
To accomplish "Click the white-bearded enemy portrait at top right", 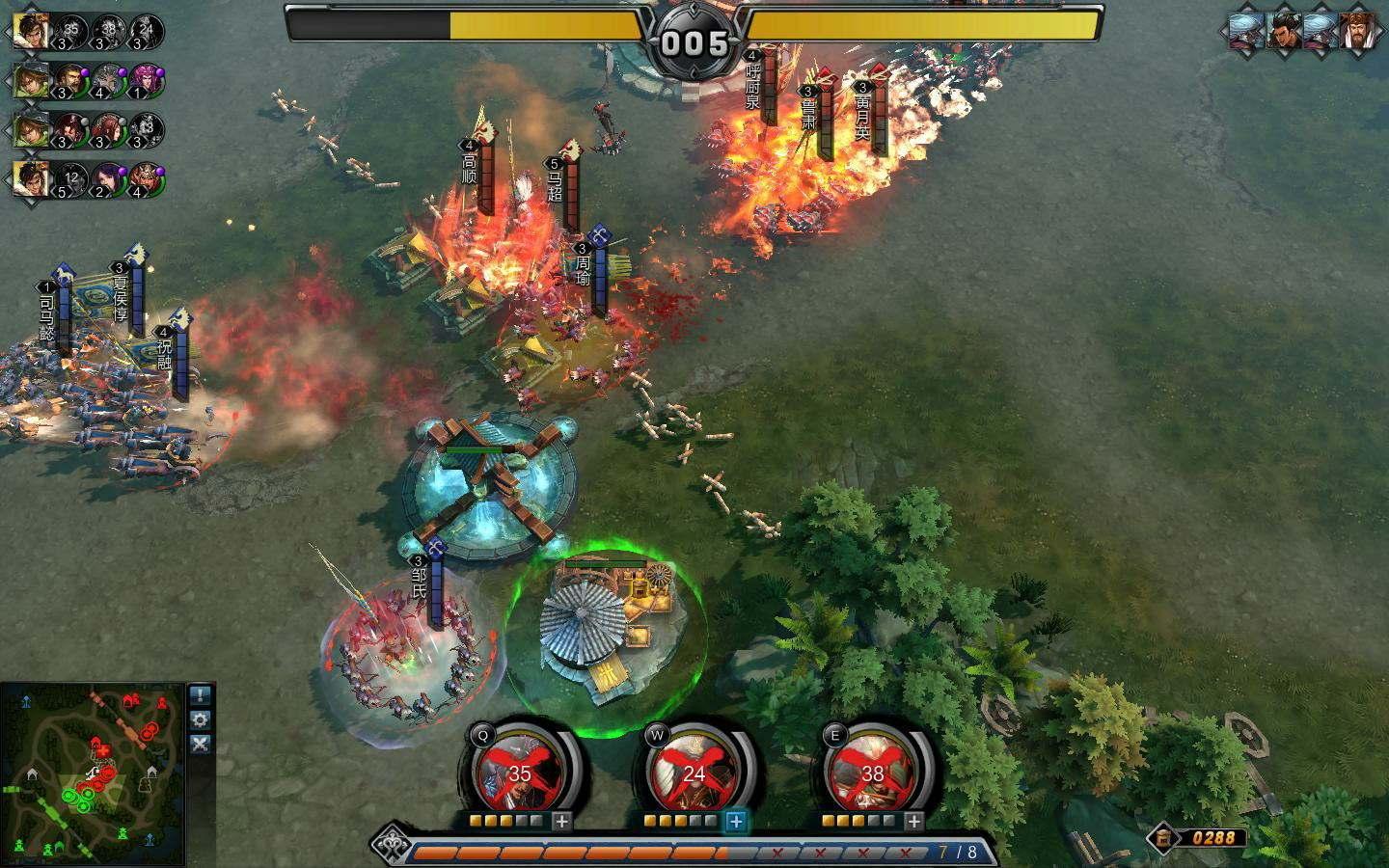I will pos(1355,32).
